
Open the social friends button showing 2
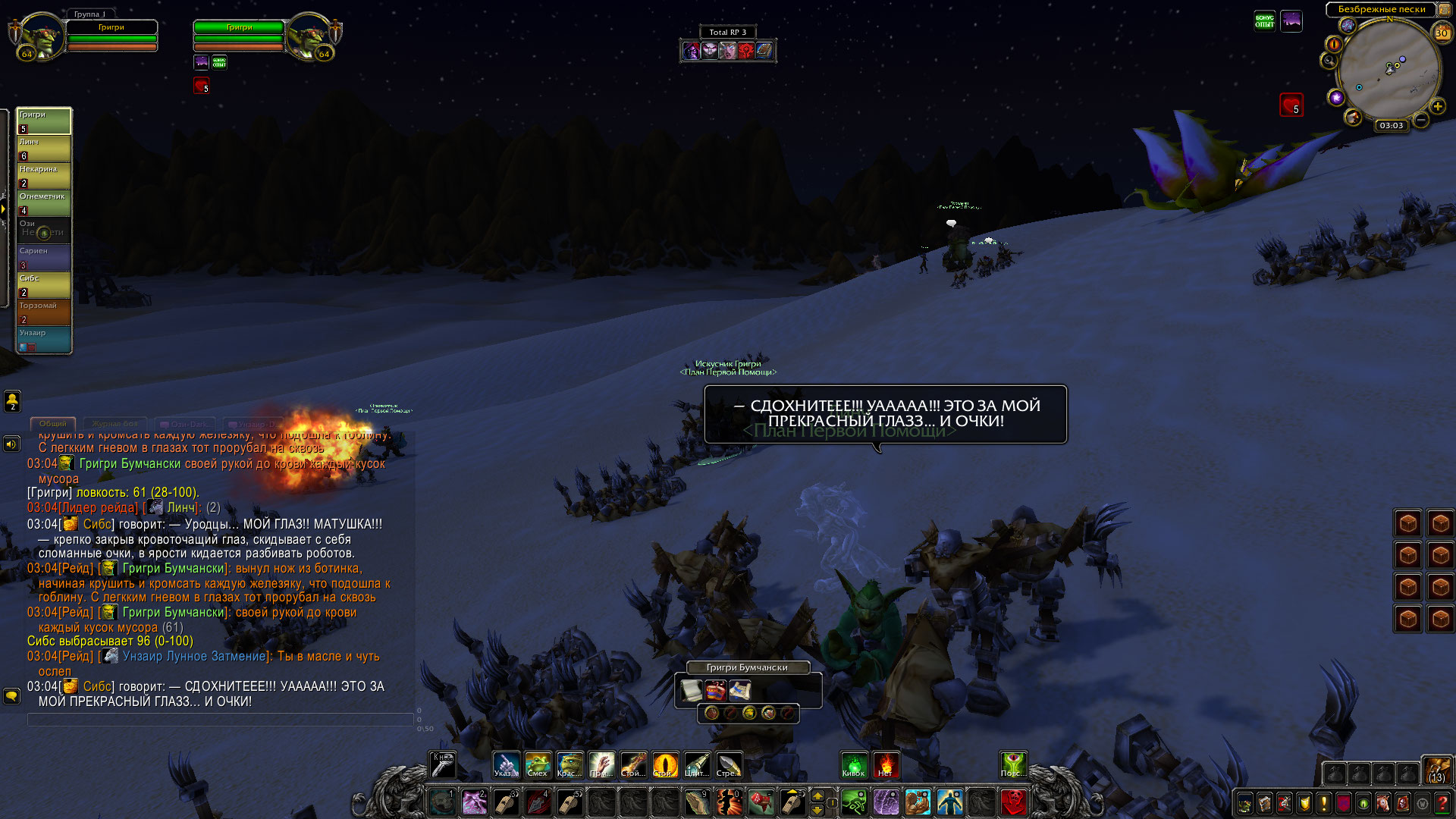pos(12,400)
